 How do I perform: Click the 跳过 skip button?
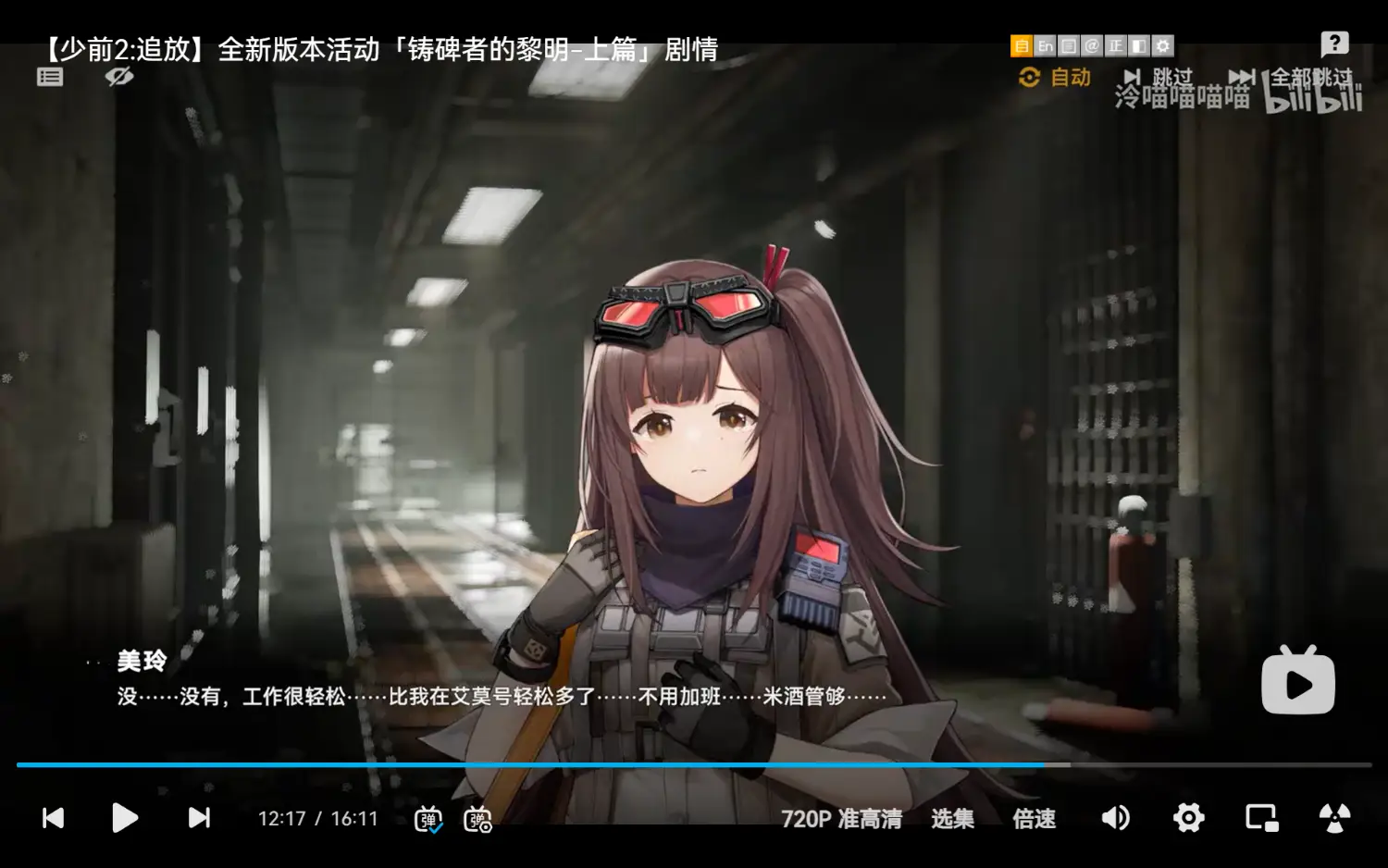[1170, 78]
